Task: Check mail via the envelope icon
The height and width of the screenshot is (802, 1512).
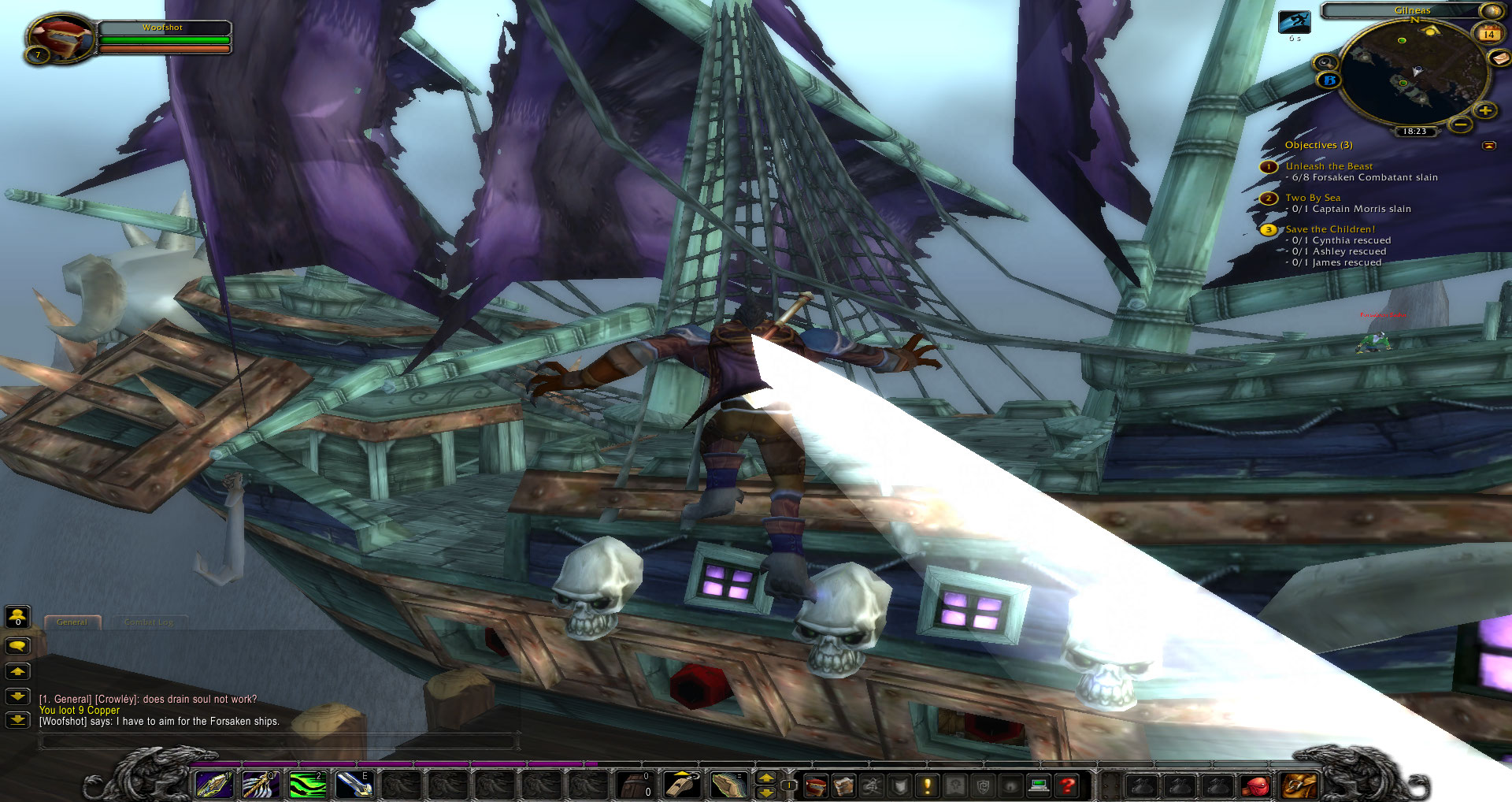Action: 1499,59
